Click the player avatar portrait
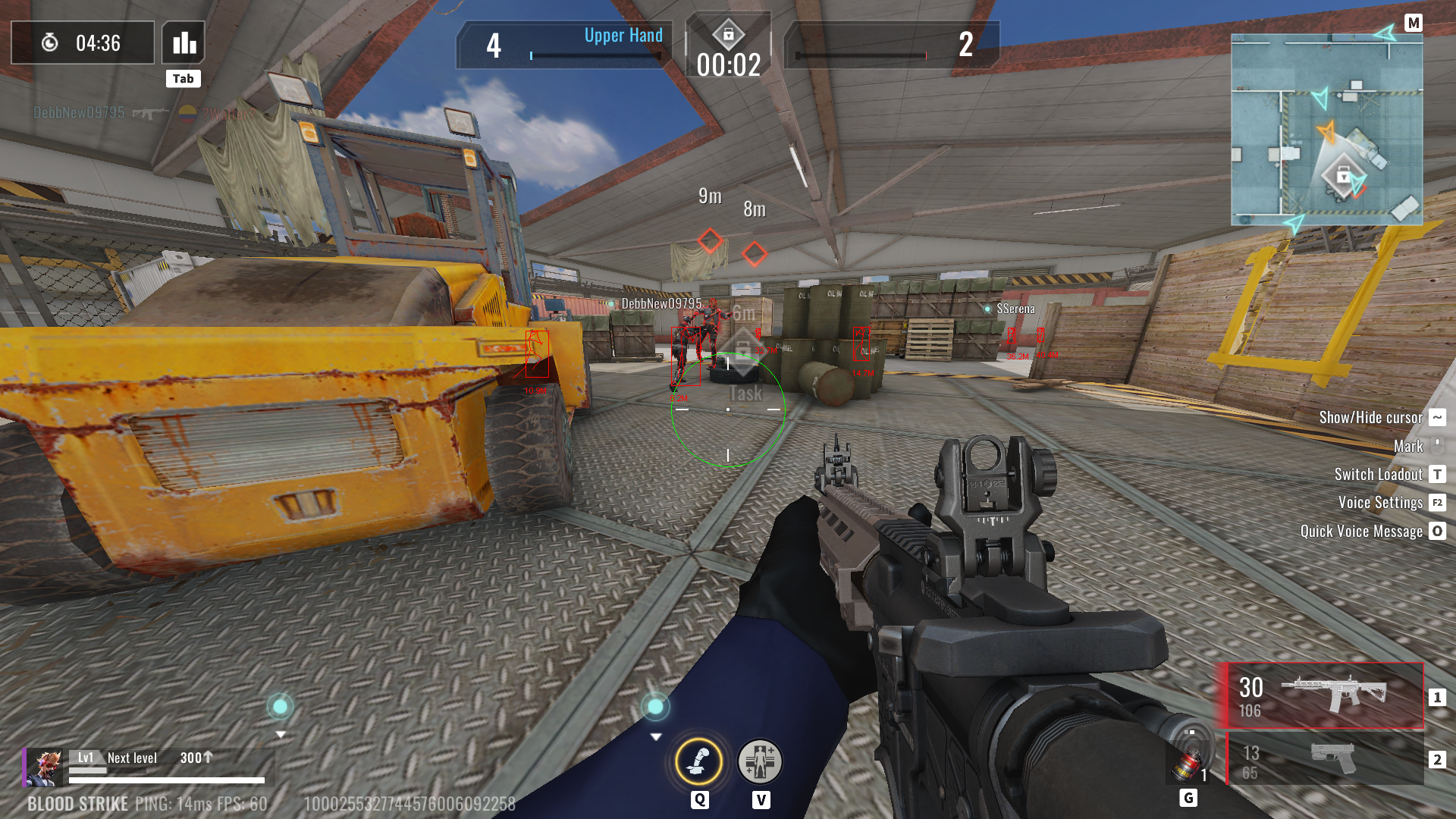 pyautogui.click(x=45, y=767)
